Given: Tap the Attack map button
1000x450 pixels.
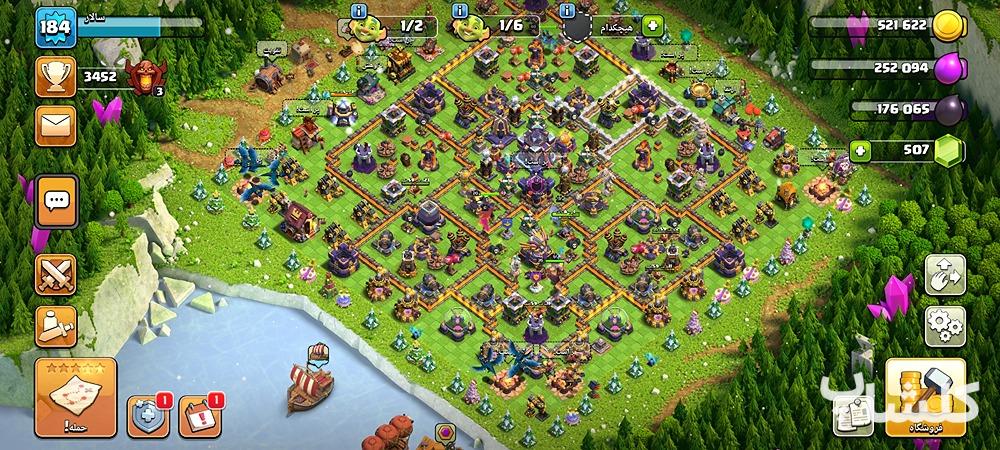Looking at the screenshot, I should pyautogui.click(x=75, y=397).
